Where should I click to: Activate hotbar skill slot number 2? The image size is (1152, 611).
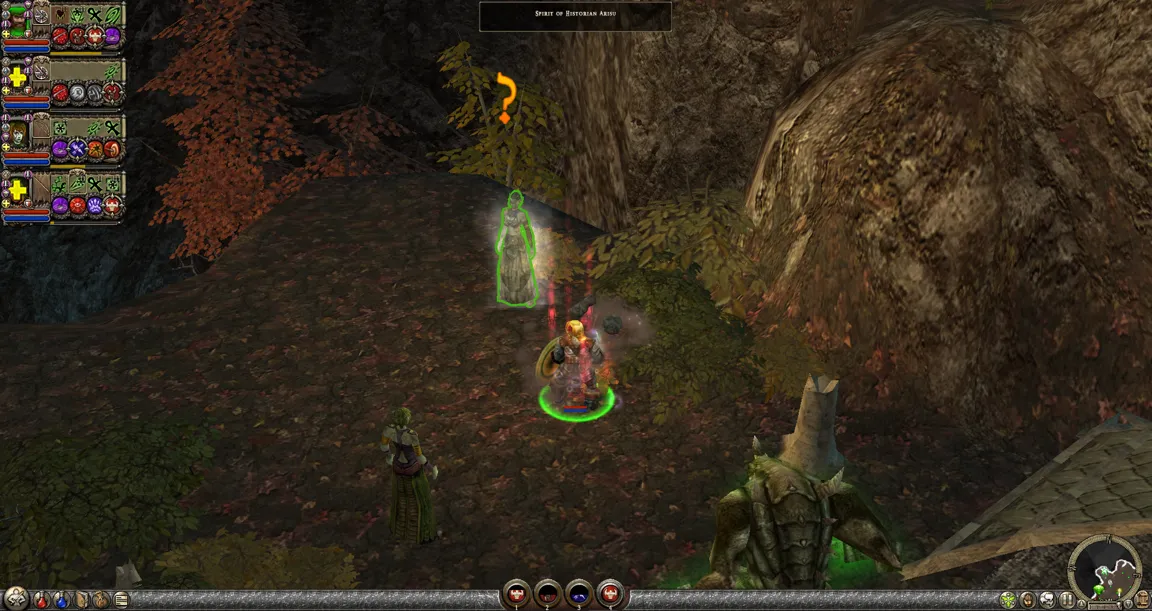pos(548,594)
